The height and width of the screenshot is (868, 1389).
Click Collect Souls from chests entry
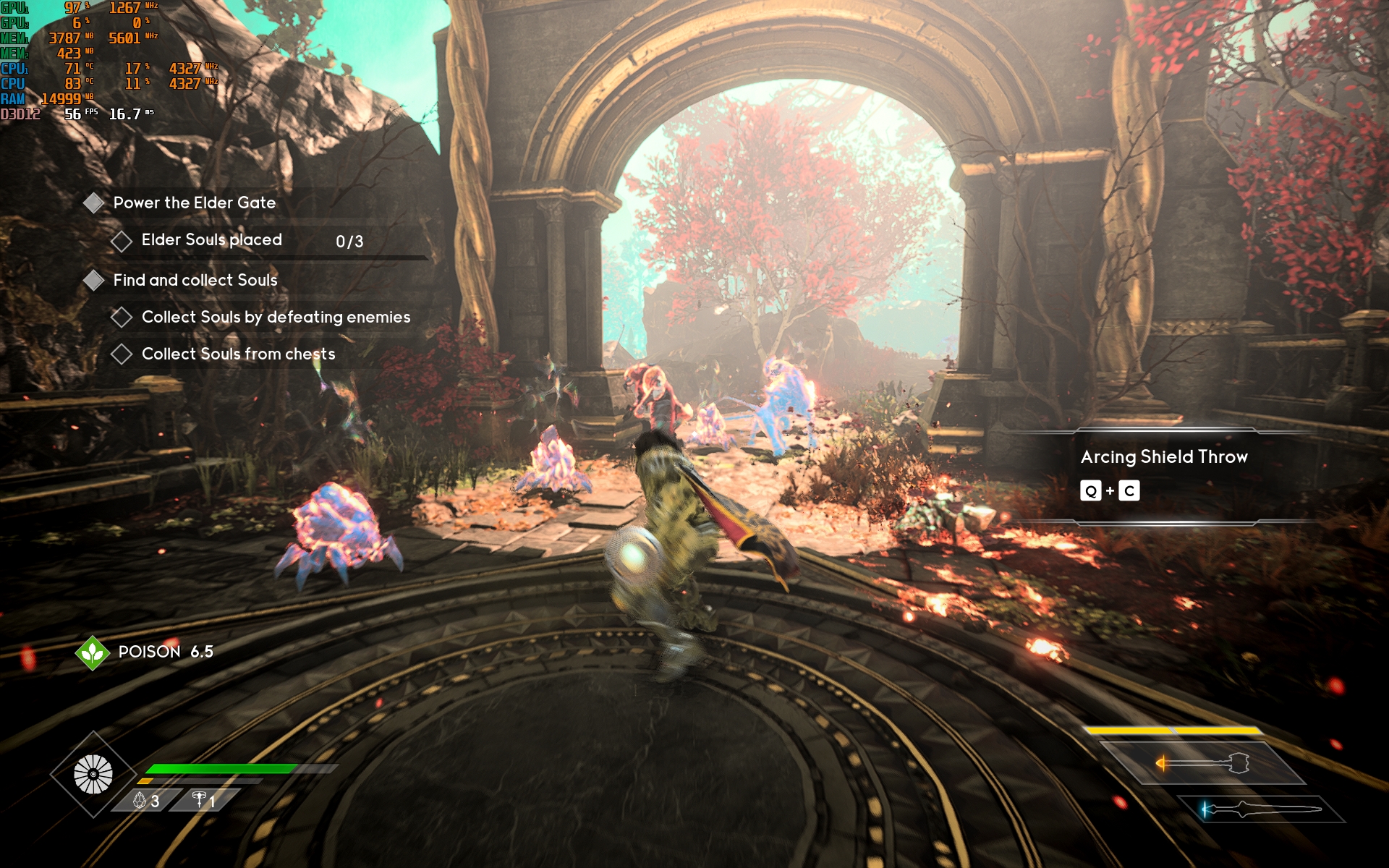238,354
